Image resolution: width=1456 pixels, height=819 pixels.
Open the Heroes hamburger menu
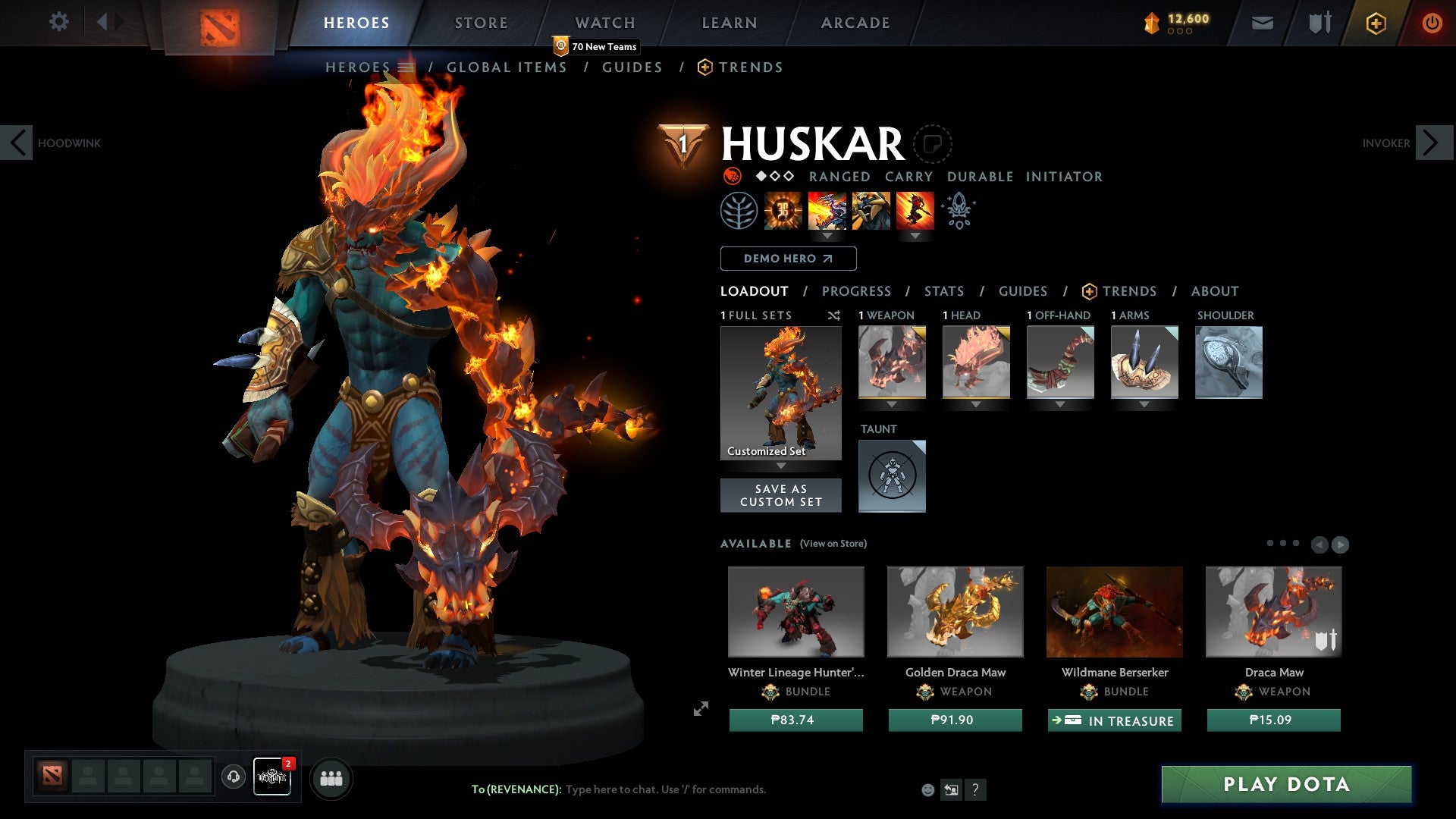[406, 67]
